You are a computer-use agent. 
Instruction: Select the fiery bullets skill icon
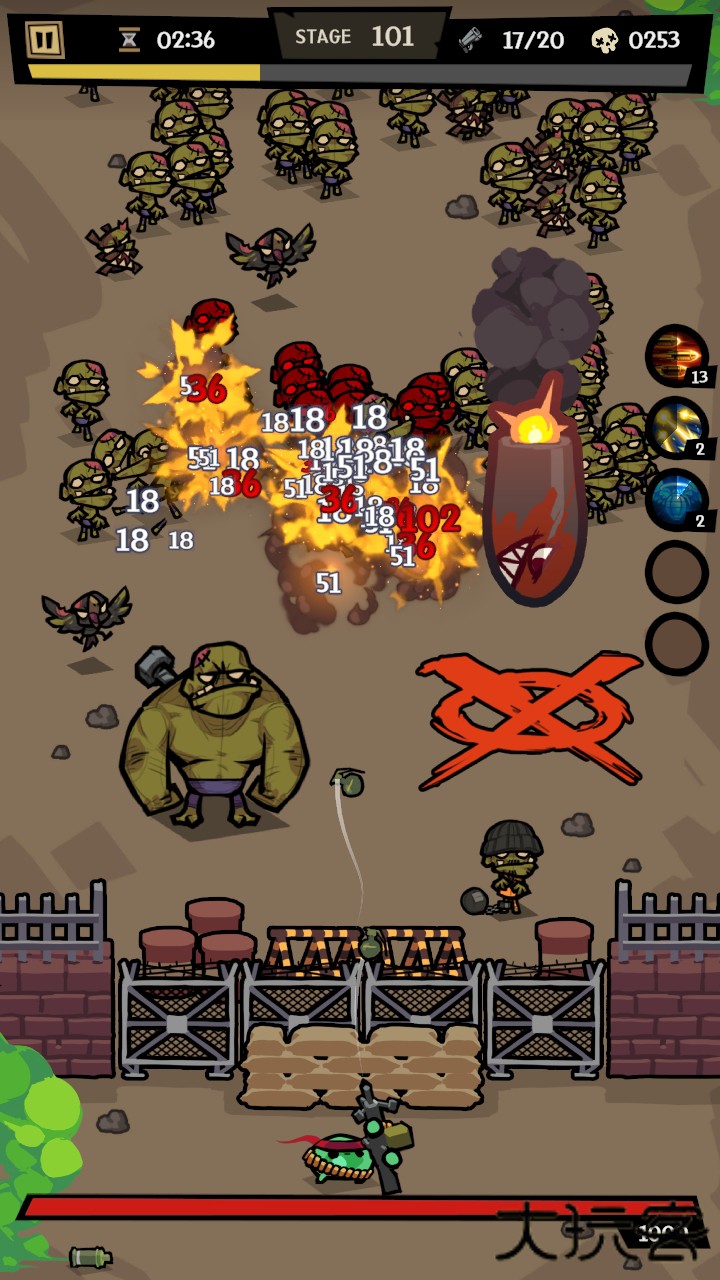pyautogui.click(x=676, y=356)
